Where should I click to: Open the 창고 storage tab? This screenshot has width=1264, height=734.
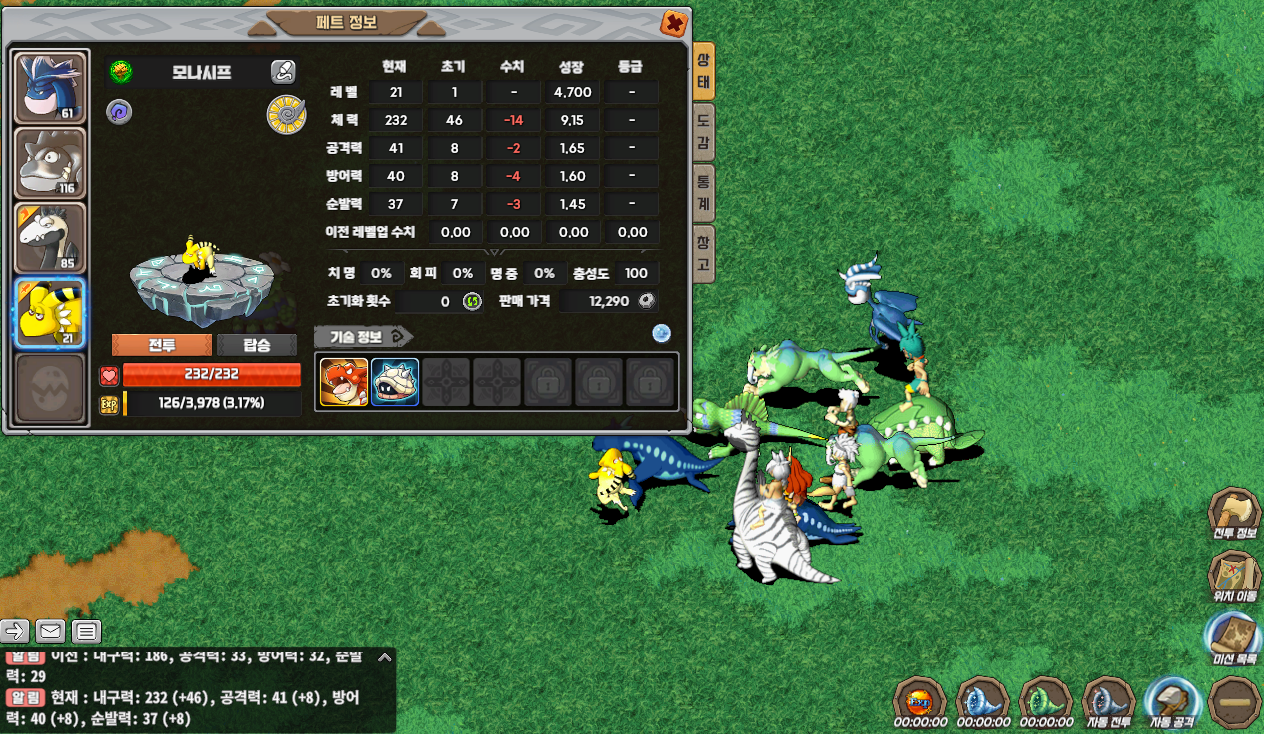tap(704, 253)
